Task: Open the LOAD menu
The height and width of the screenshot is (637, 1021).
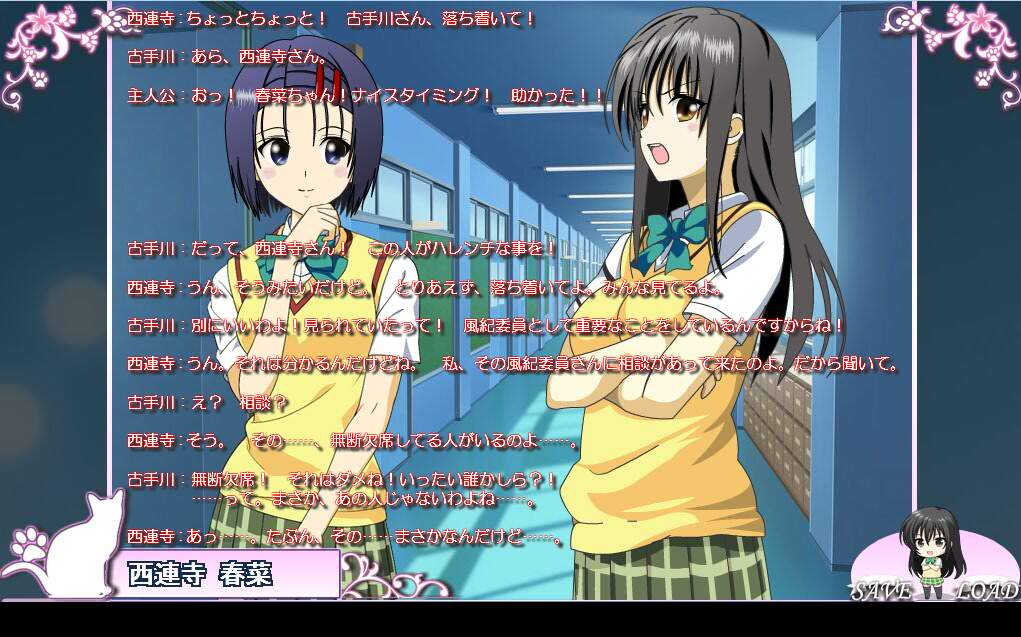Action: (985, 590)
